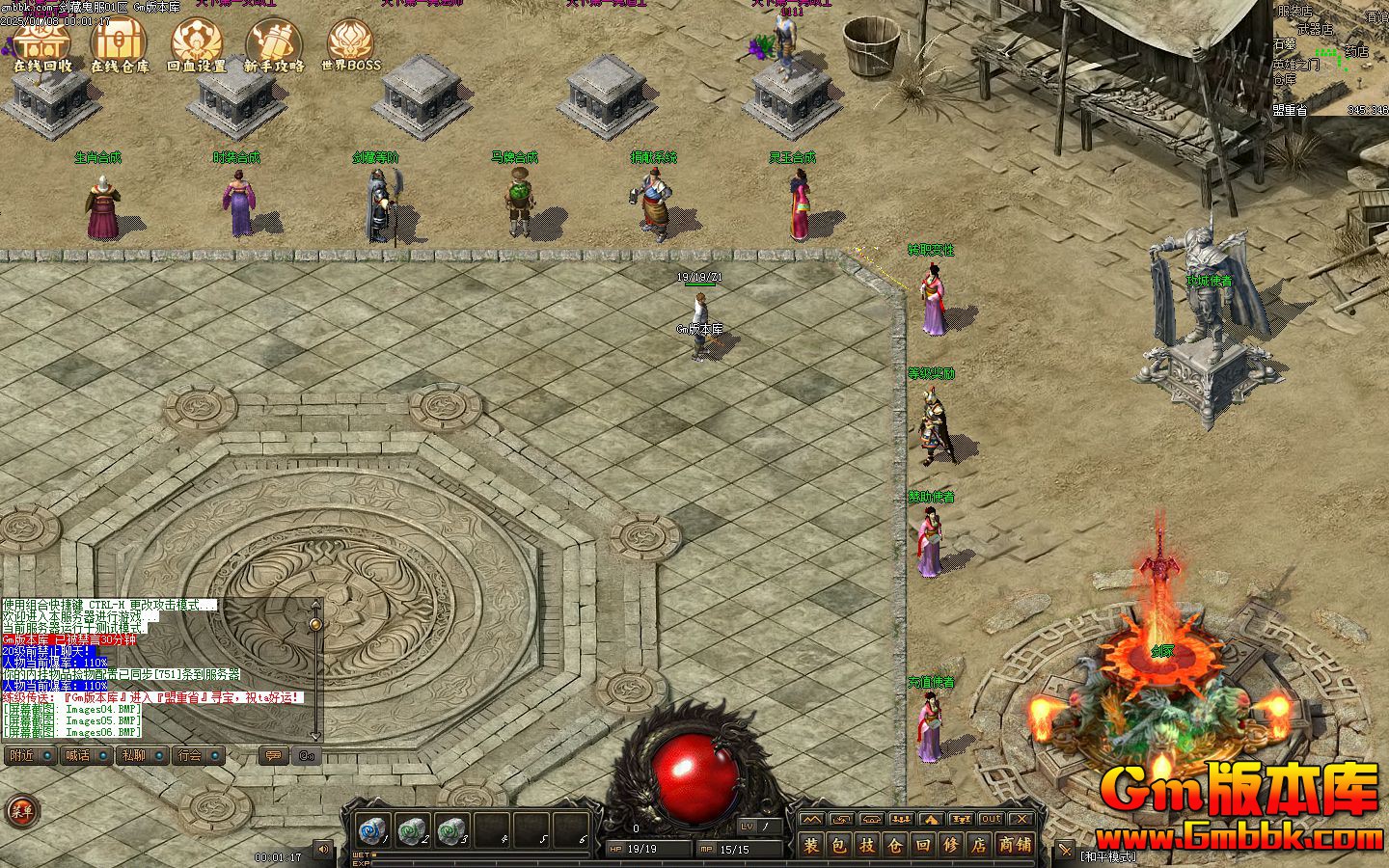
Task: Toggle the crossed-swords attack mode button
Action: tap(1065, 850)
